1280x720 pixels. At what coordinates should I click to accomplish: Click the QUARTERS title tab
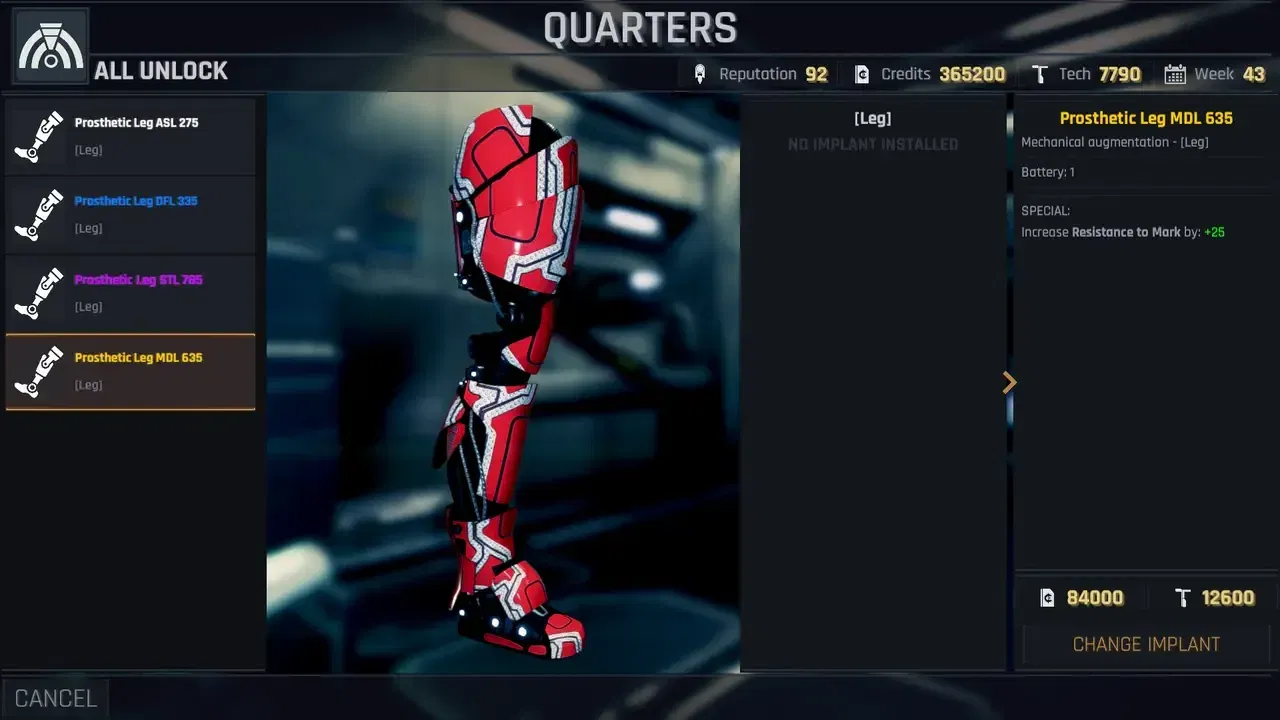coord(640,28)
